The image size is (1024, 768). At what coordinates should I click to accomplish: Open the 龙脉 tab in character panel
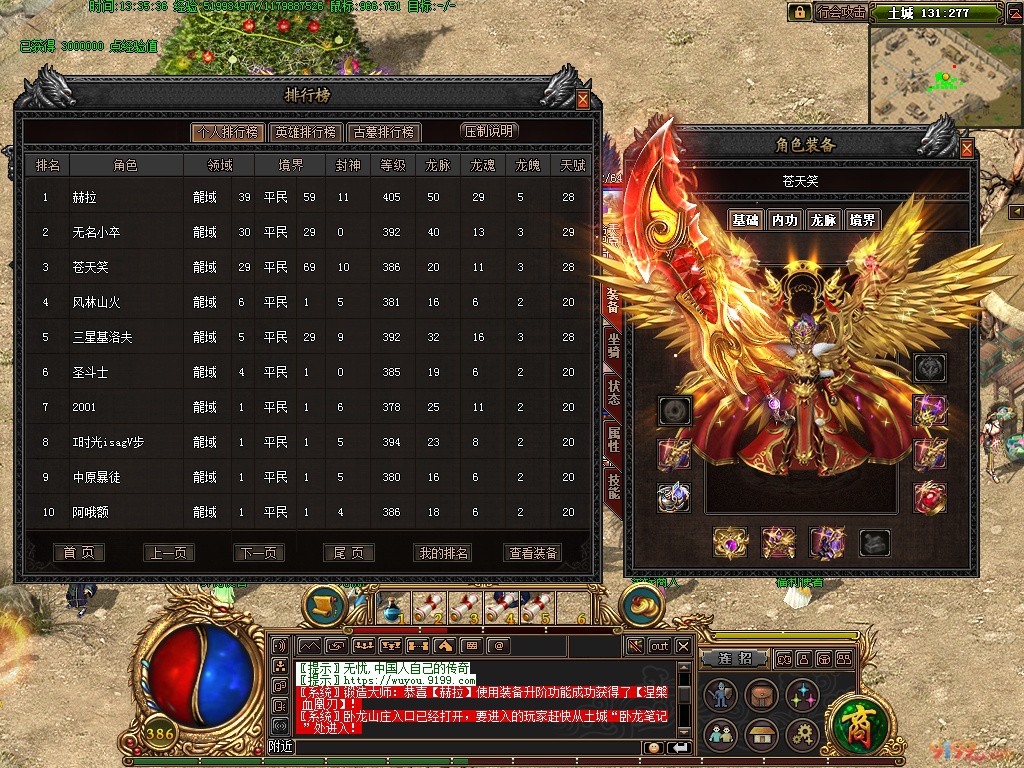(823, 220)
